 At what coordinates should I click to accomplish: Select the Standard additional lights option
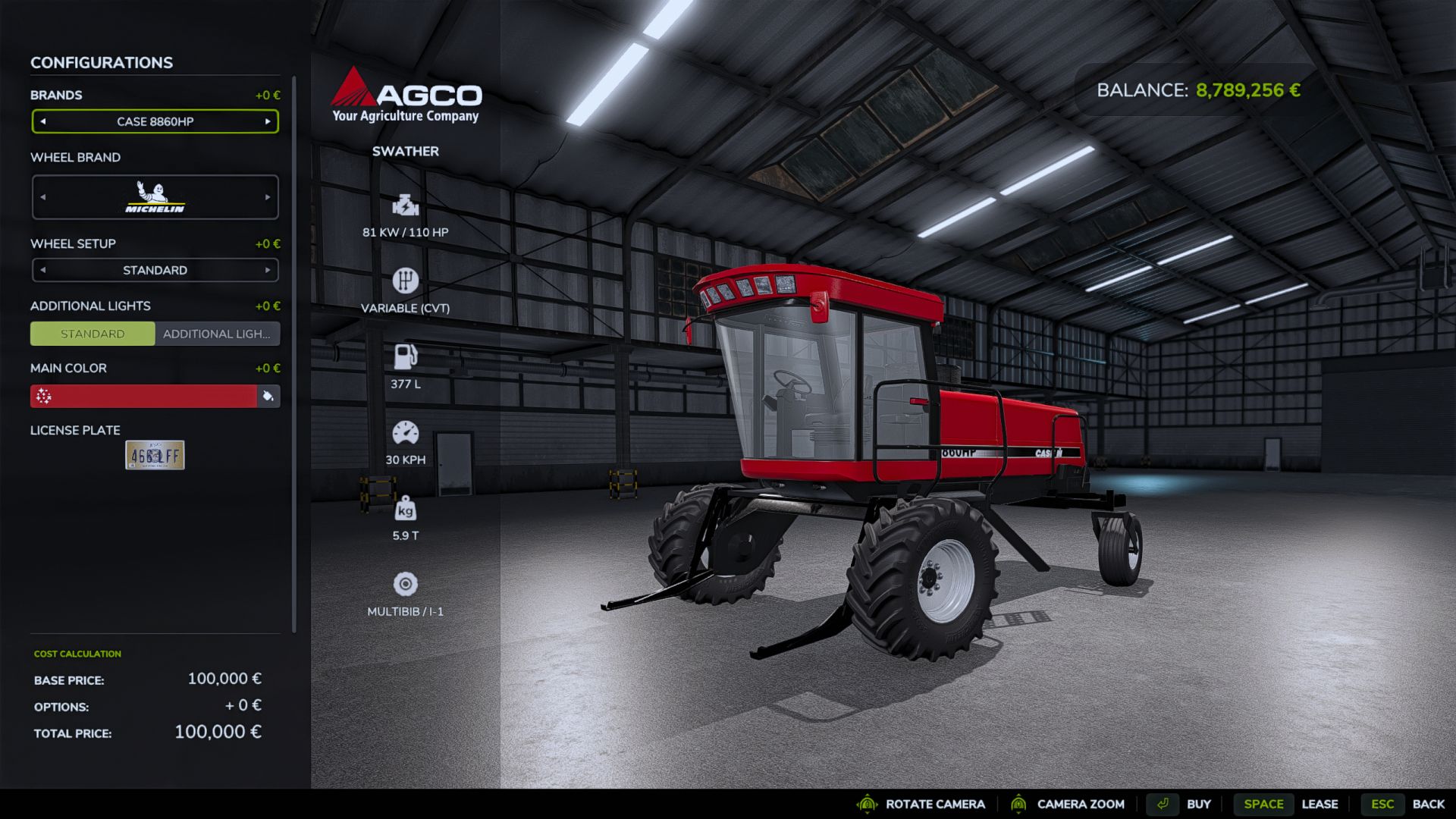pos(93,334)
